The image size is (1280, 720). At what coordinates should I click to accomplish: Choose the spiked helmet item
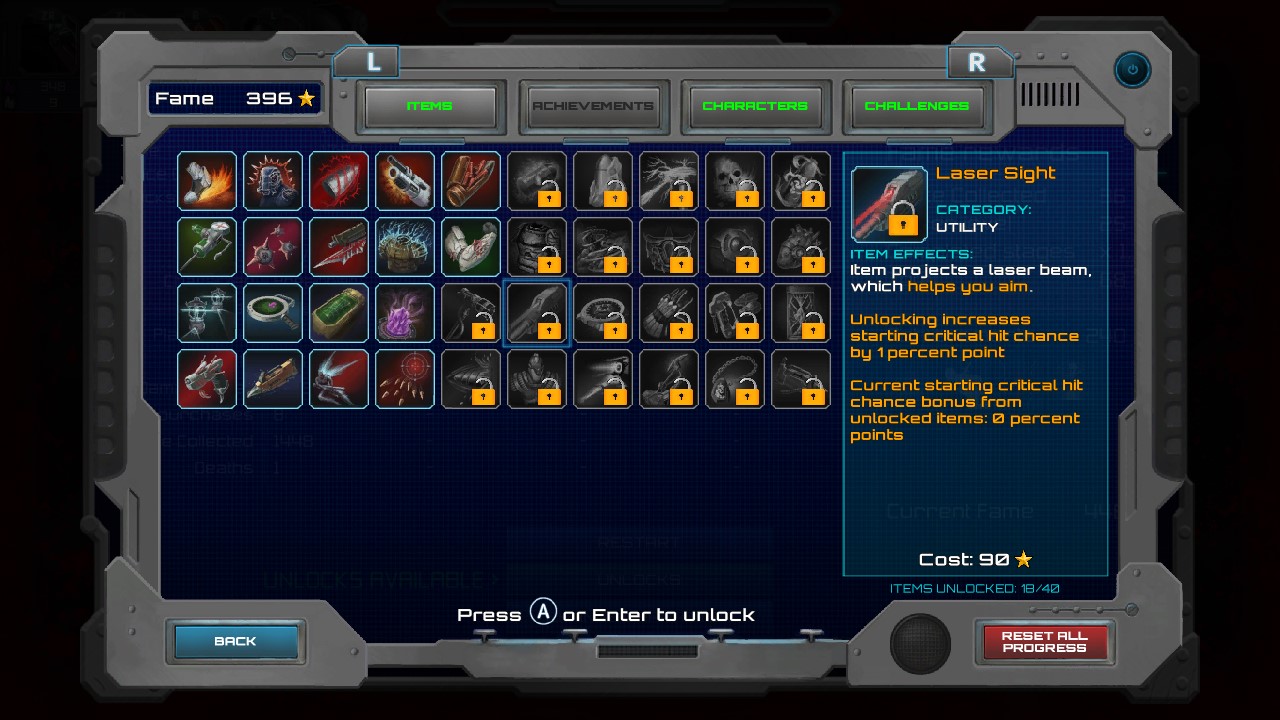pyautogui.click(x=273, y=181)
